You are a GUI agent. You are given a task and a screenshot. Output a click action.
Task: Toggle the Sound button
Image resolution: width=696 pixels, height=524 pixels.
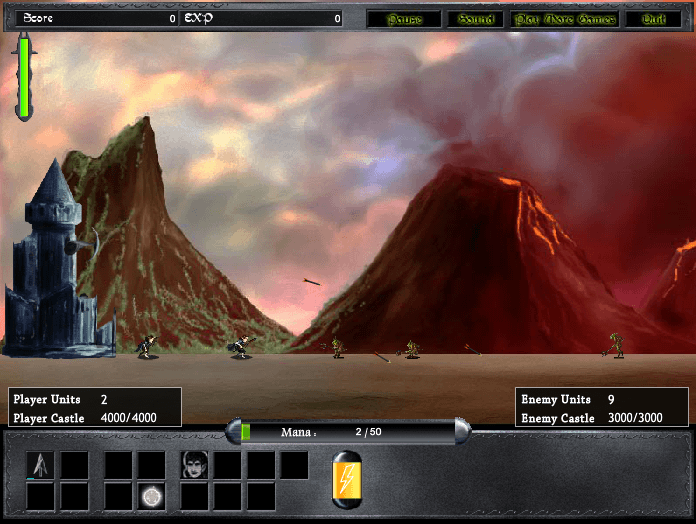pos(475,19)
